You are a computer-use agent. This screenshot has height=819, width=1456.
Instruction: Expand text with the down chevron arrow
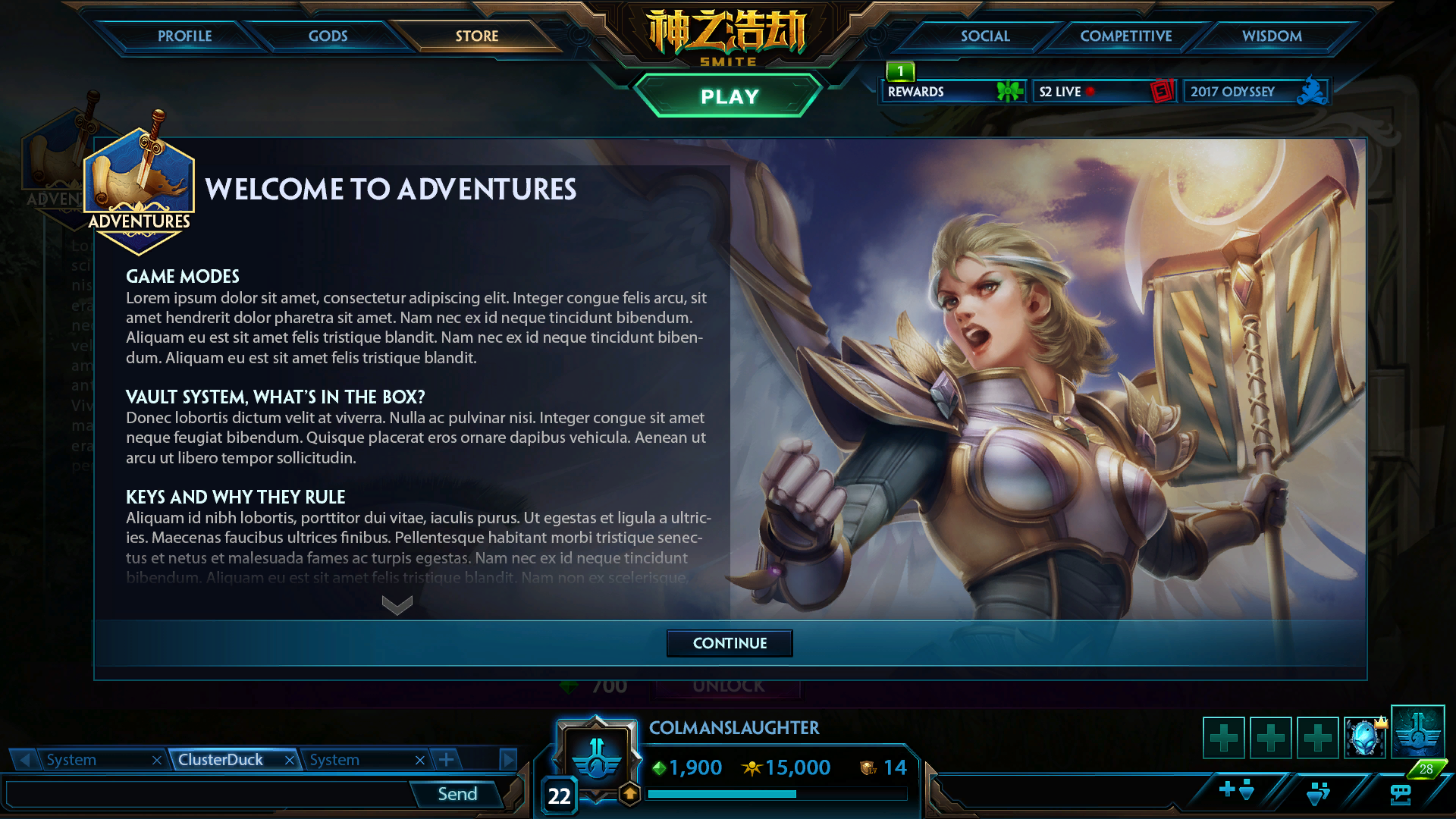point(397,604)
